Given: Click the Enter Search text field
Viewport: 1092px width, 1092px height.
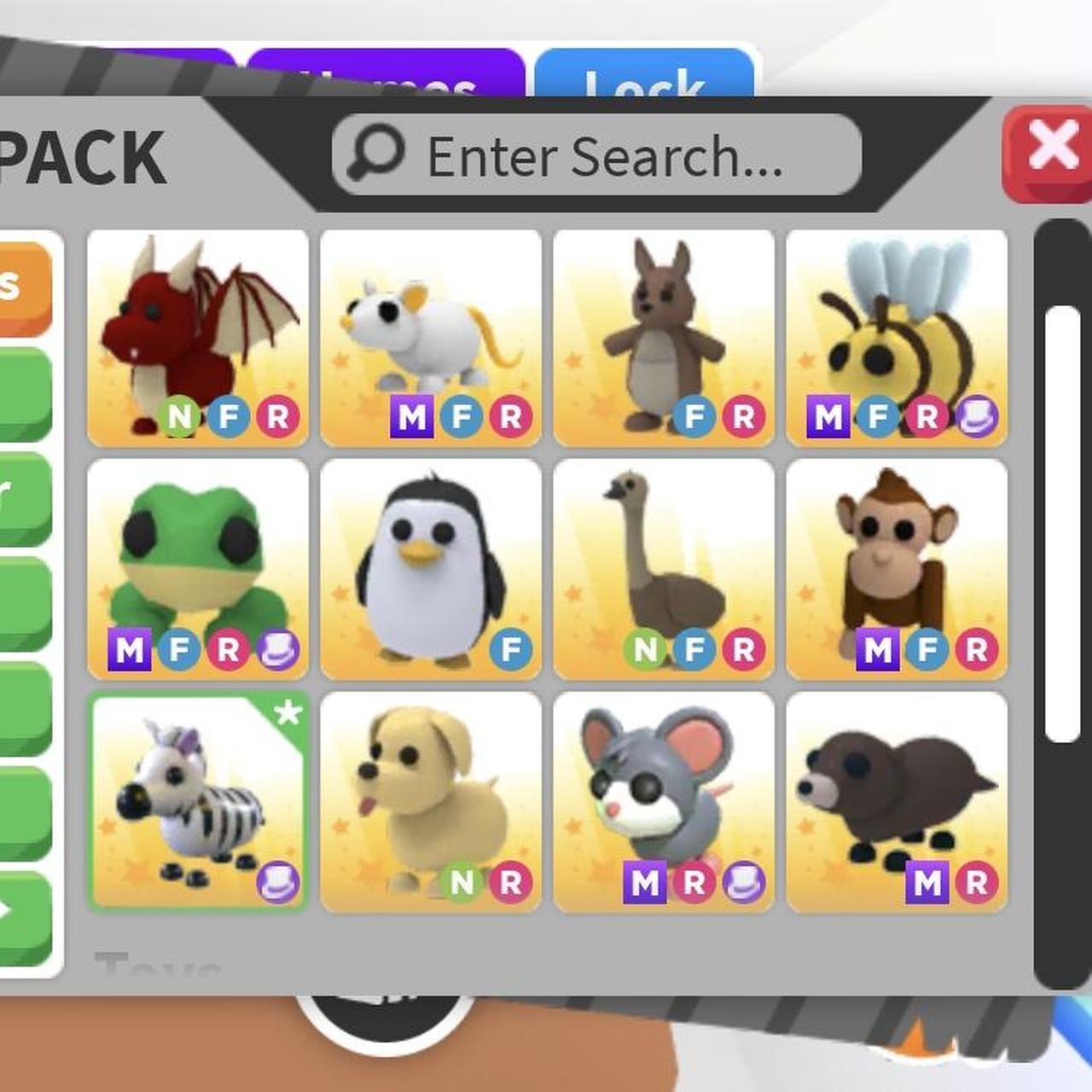Looking at the screenshot, I should pyautogui.click(x=597, y=154).
